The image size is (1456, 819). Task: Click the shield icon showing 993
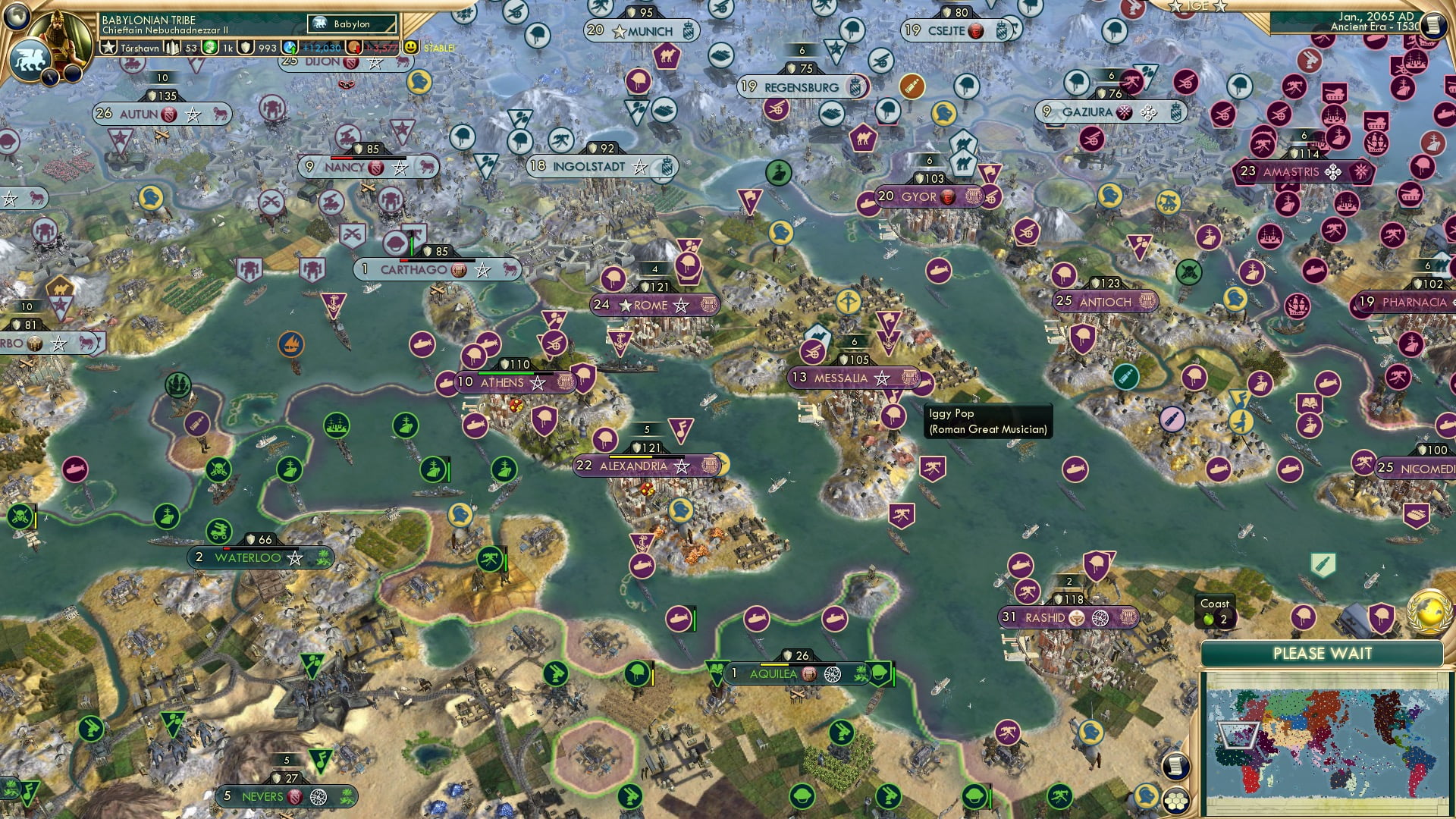[x=246, y=47]
